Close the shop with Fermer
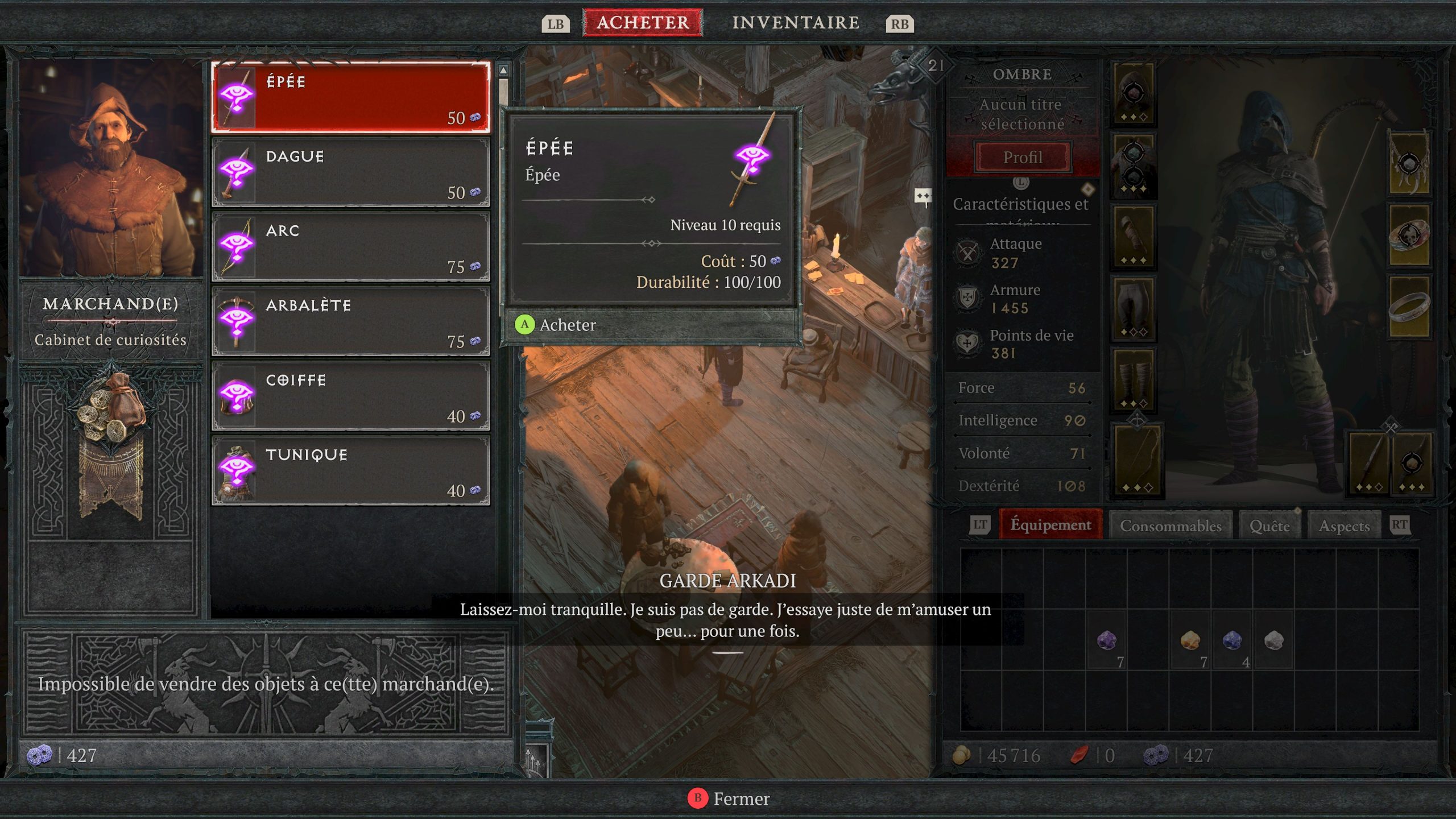This screenshot has width=1456, height=819. pos(729,799)
